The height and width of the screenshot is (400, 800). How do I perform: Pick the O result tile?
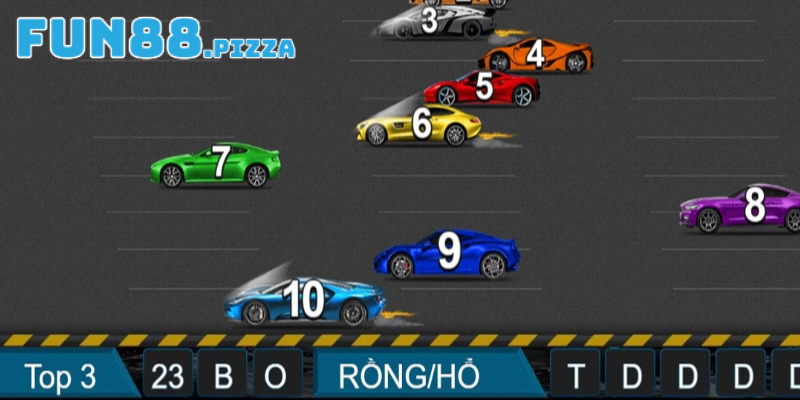point(276,376)
